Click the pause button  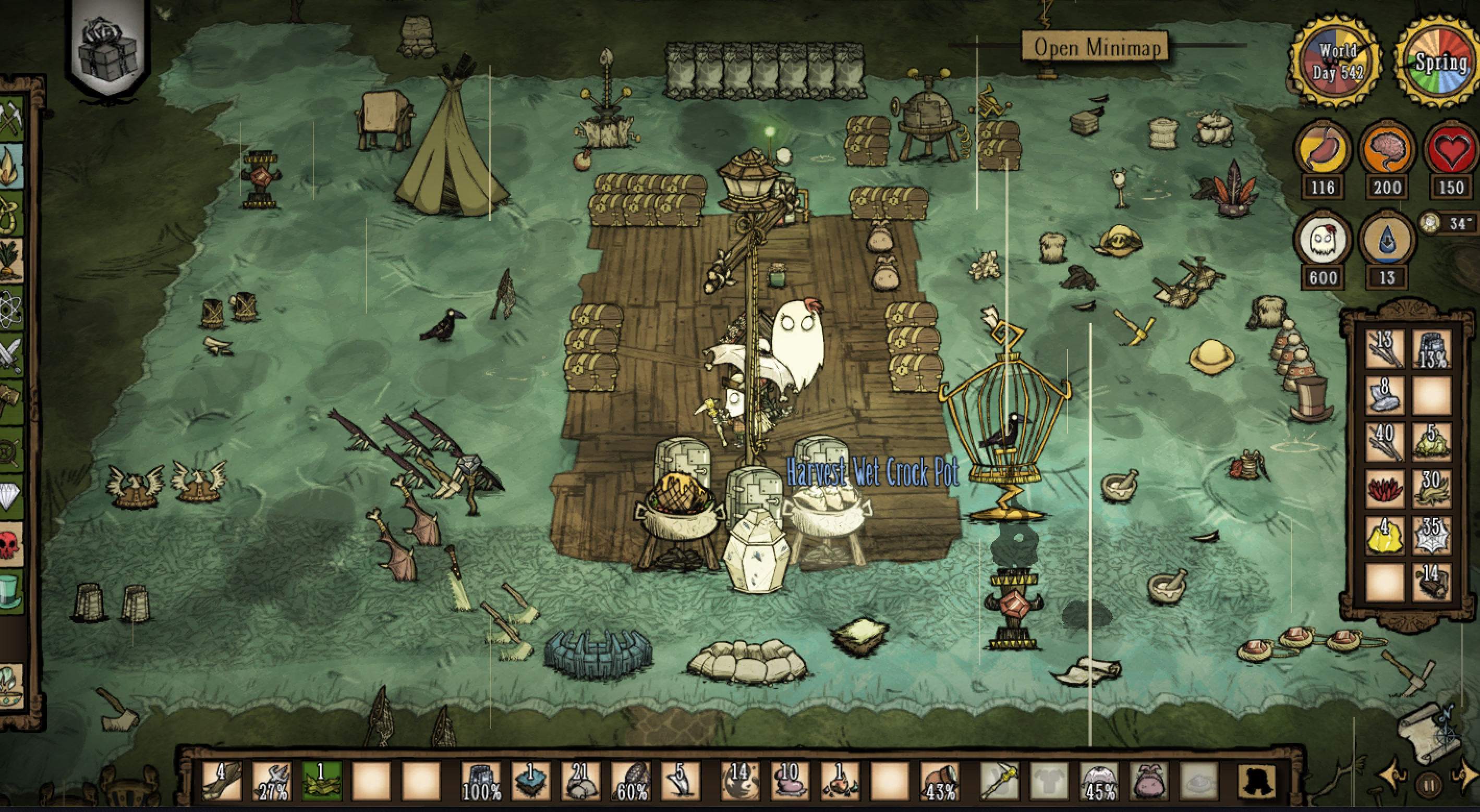[1429, 784]
